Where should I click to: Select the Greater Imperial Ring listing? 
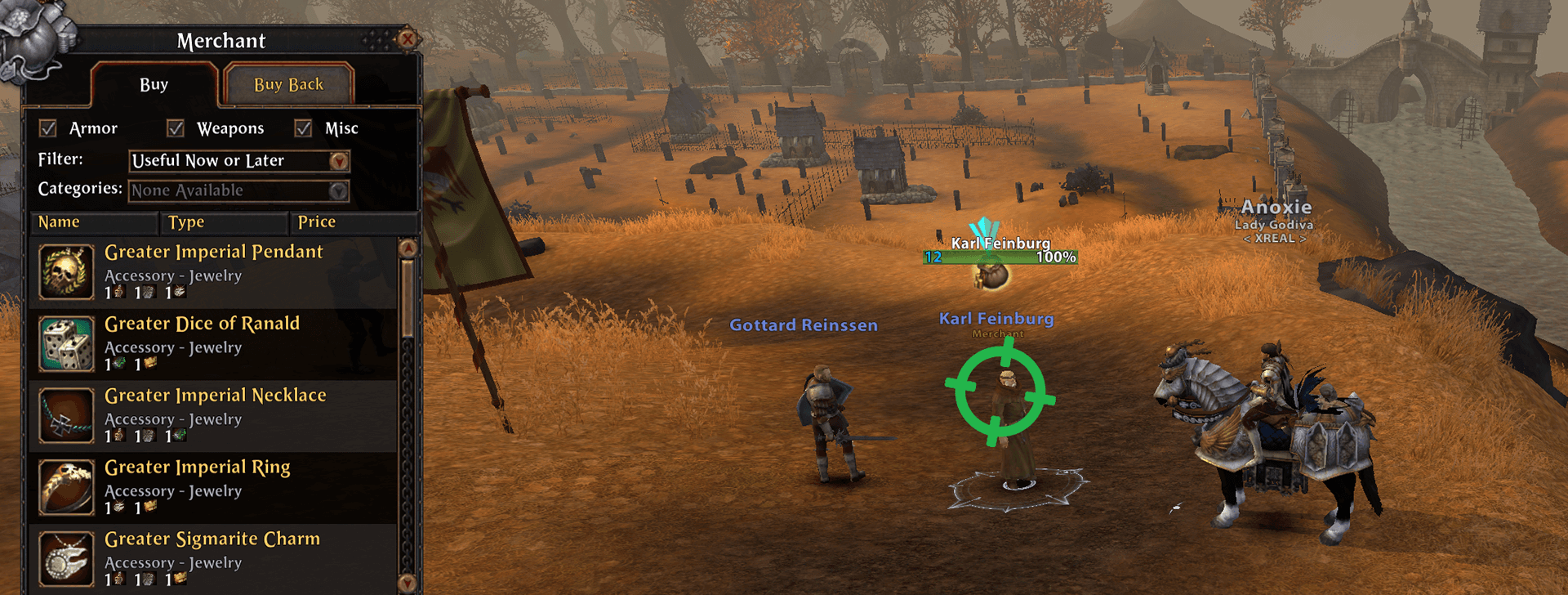213,488
